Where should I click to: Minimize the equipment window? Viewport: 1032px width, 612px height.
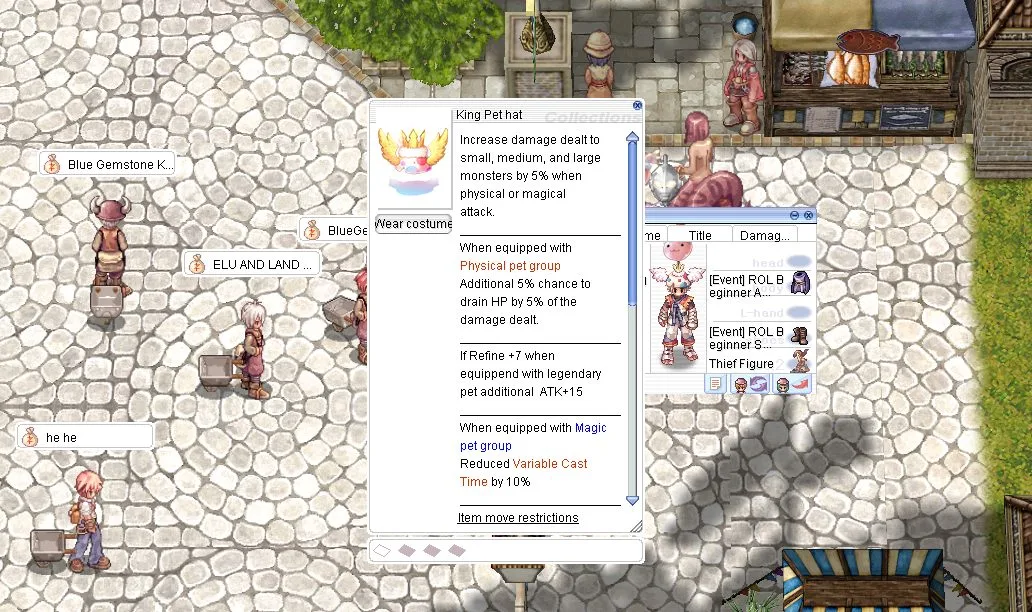click(x=795, y=215)
